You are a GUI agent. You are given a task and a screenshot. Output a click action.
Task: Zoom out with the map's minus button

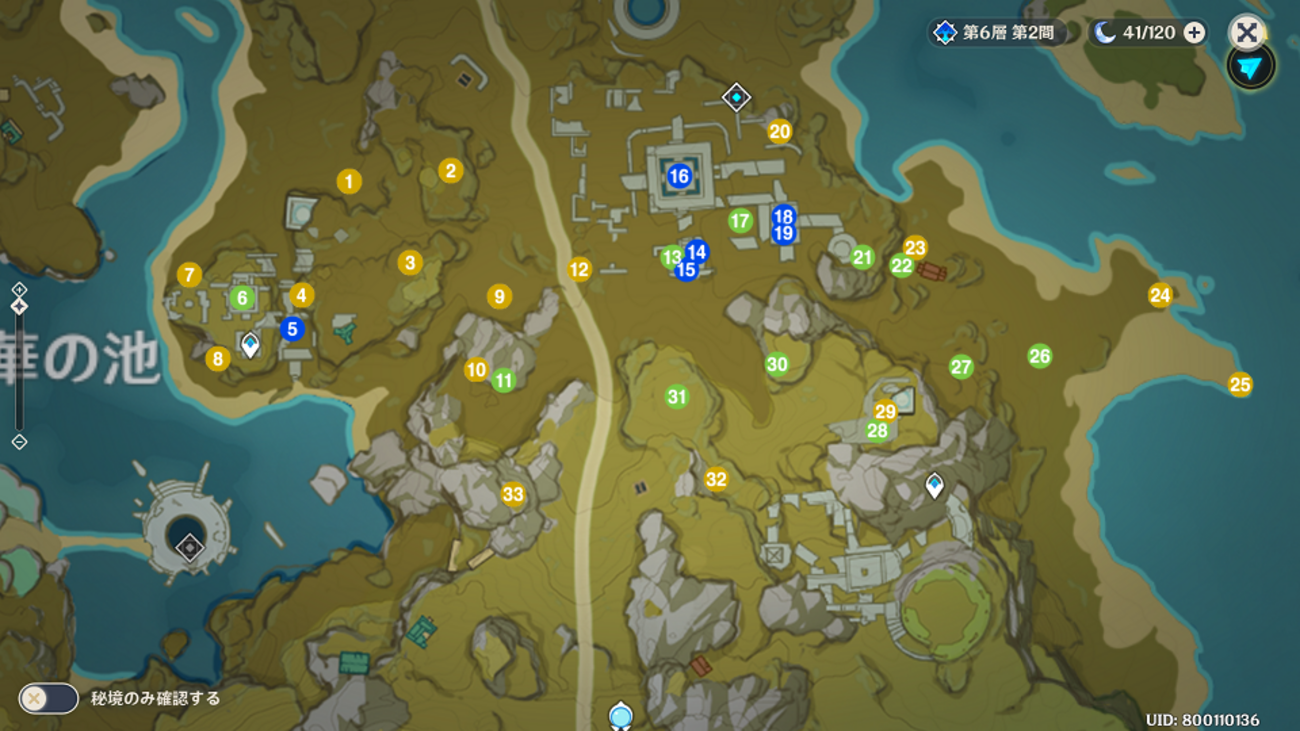point(19,441)
